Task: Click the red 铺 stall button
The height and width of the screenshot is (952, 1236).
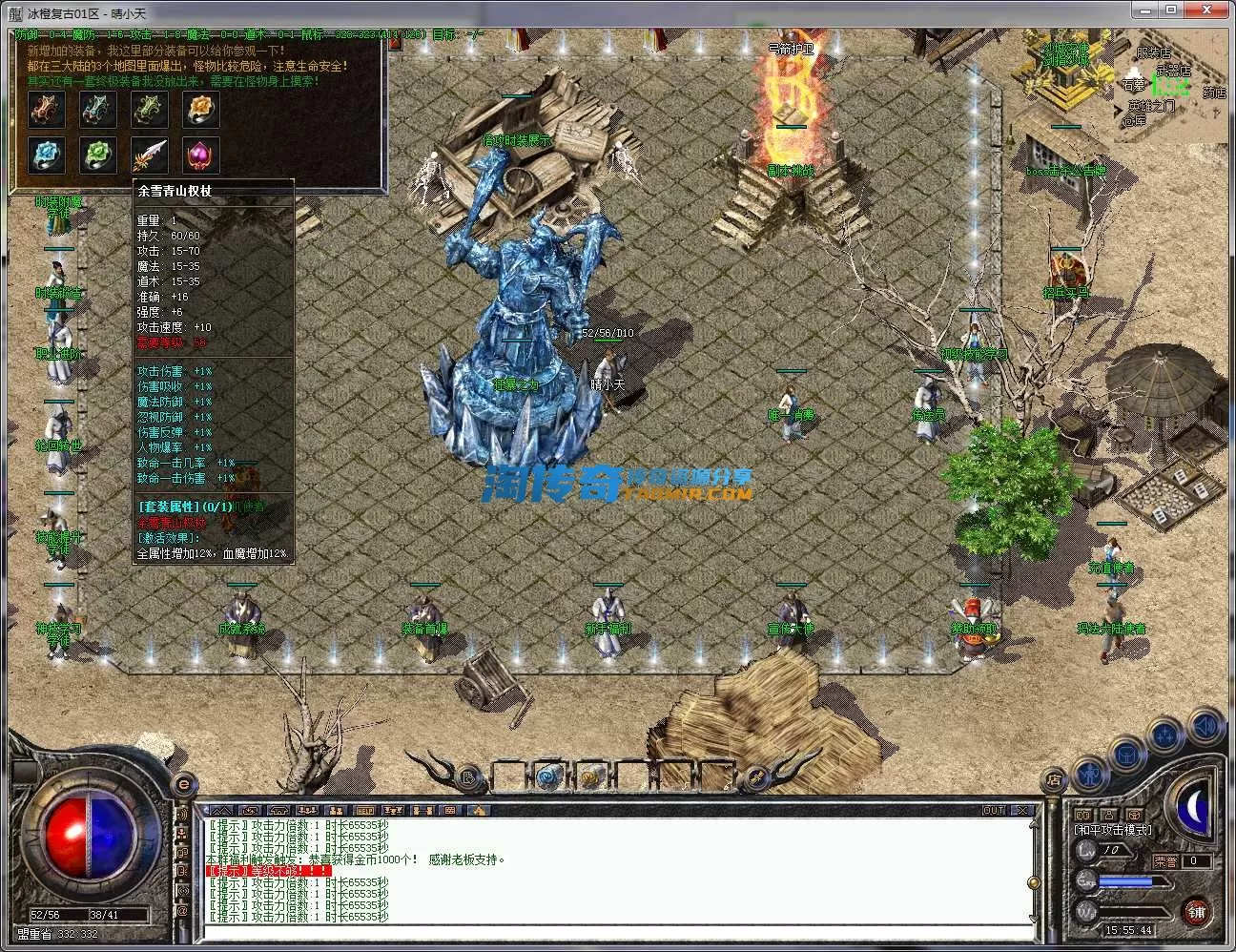Action: (1197, 912)
